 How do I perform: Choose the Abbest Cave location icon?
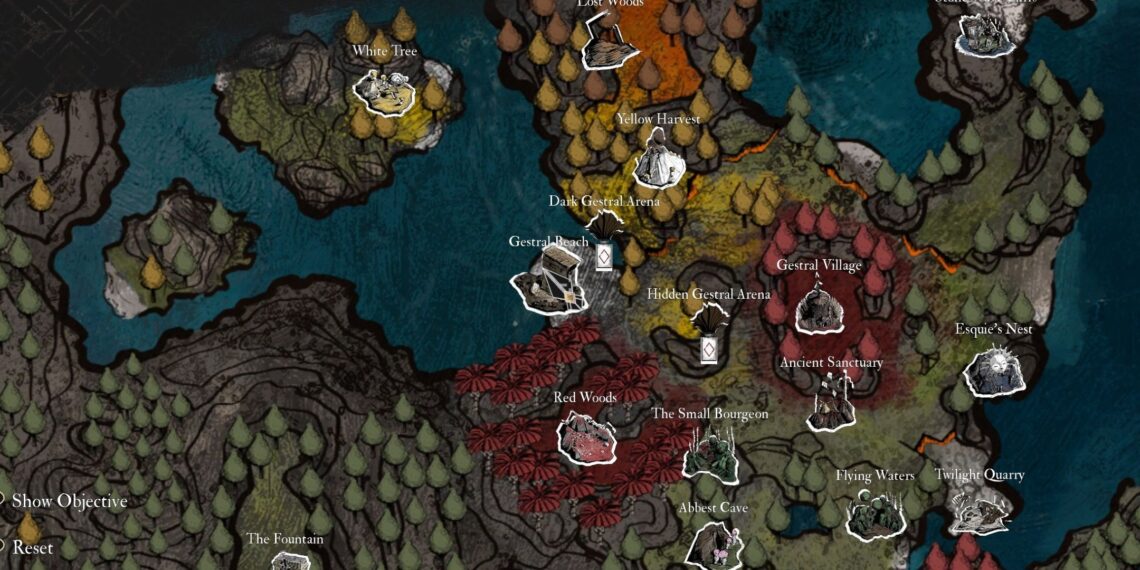[x=714, y=545]
